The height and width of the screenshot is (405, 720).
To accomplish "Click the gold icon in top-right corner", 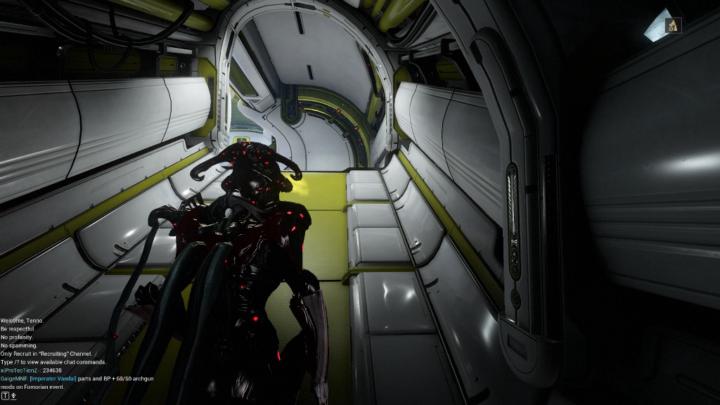I will tap(672, 25).
